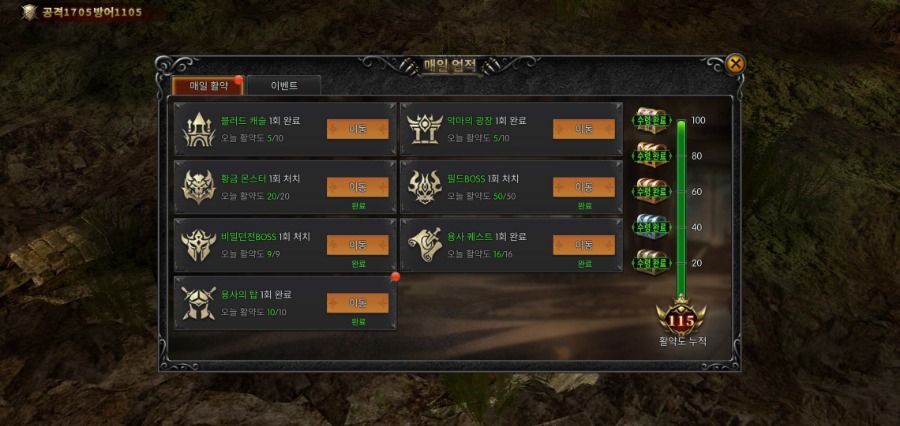Click 이동 for 용사의 탑
Viewport: 900px width, 426px height.
[357, 302]
